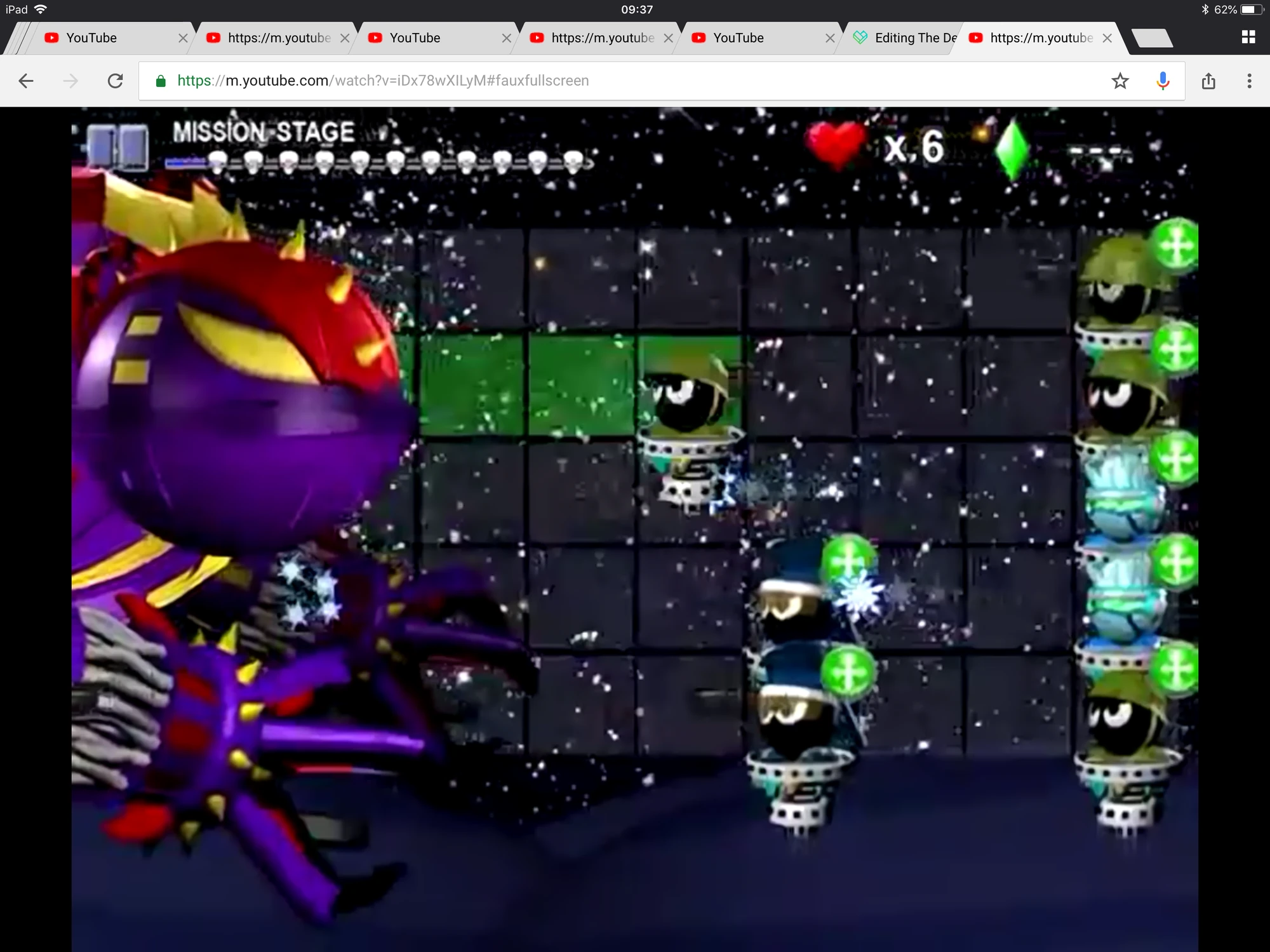Click the YouTube favicon on the first tab
The image size is (1270, 952).
point(52,37)
